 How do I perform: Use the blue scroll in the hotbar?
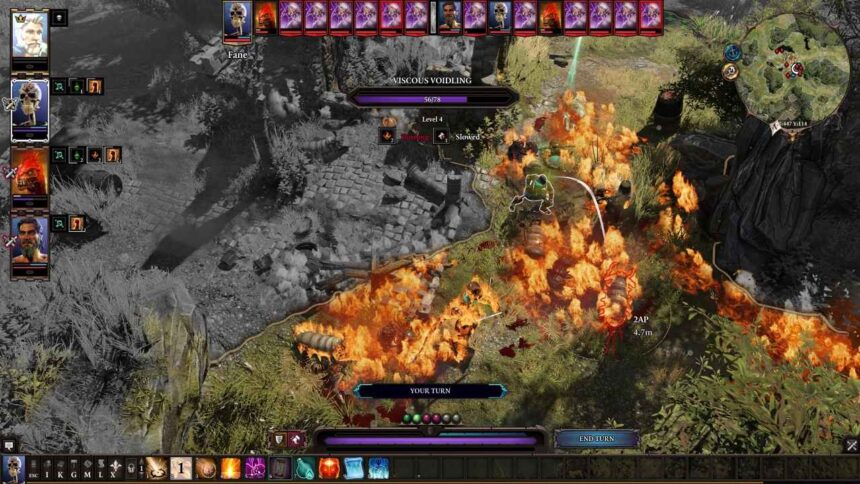pos(353,468)
